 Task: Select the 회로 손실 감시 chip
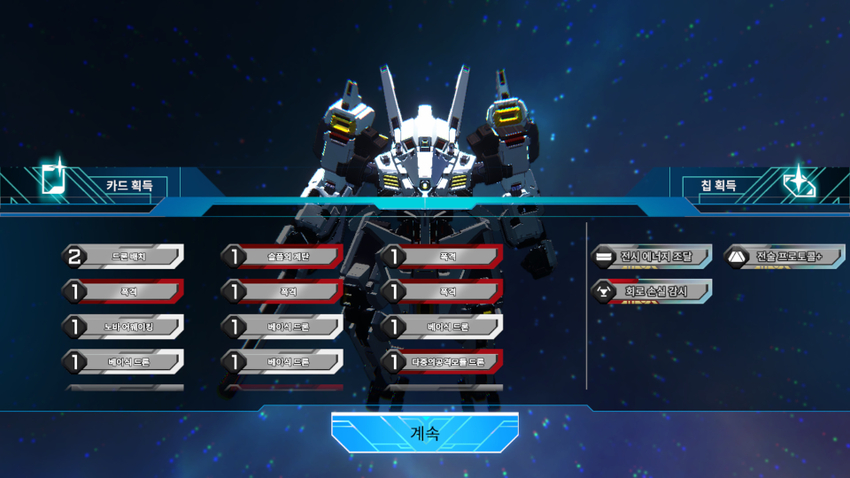coord(652,292)
